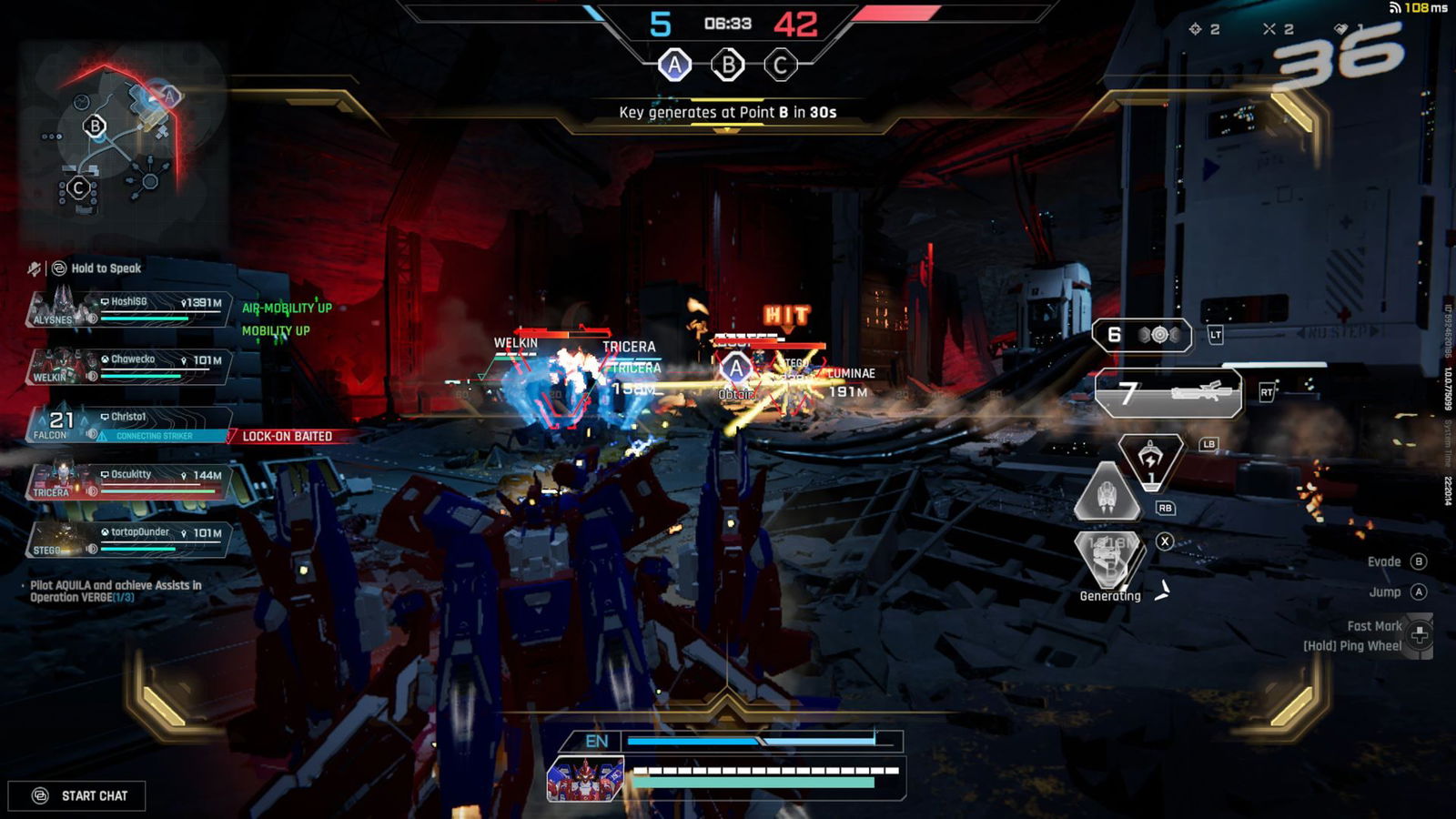Toggle the Hold to Speak voice icon

coord(59,268)
